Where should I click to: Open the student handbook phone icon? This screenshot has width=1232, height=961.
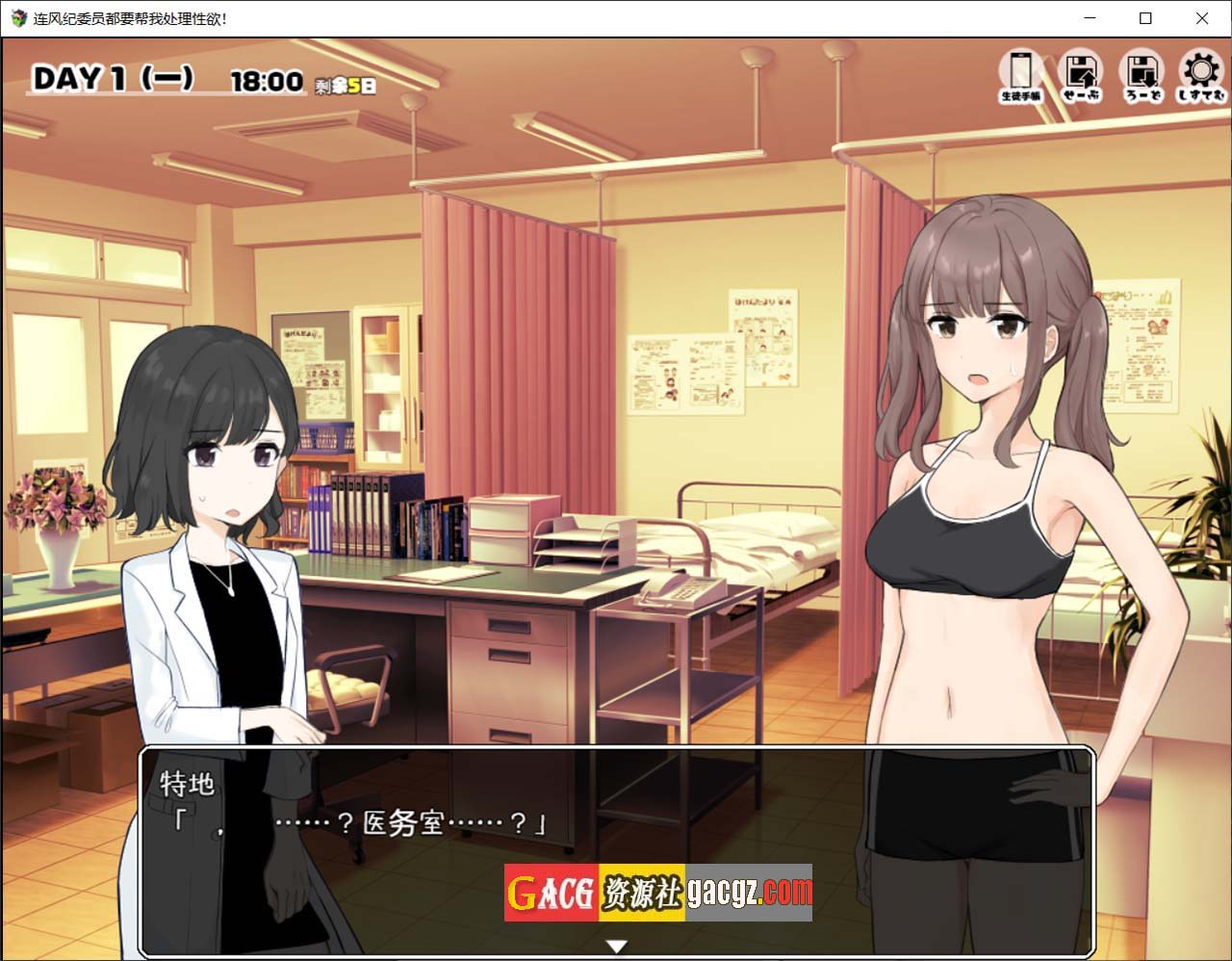tap(1021, 73)
